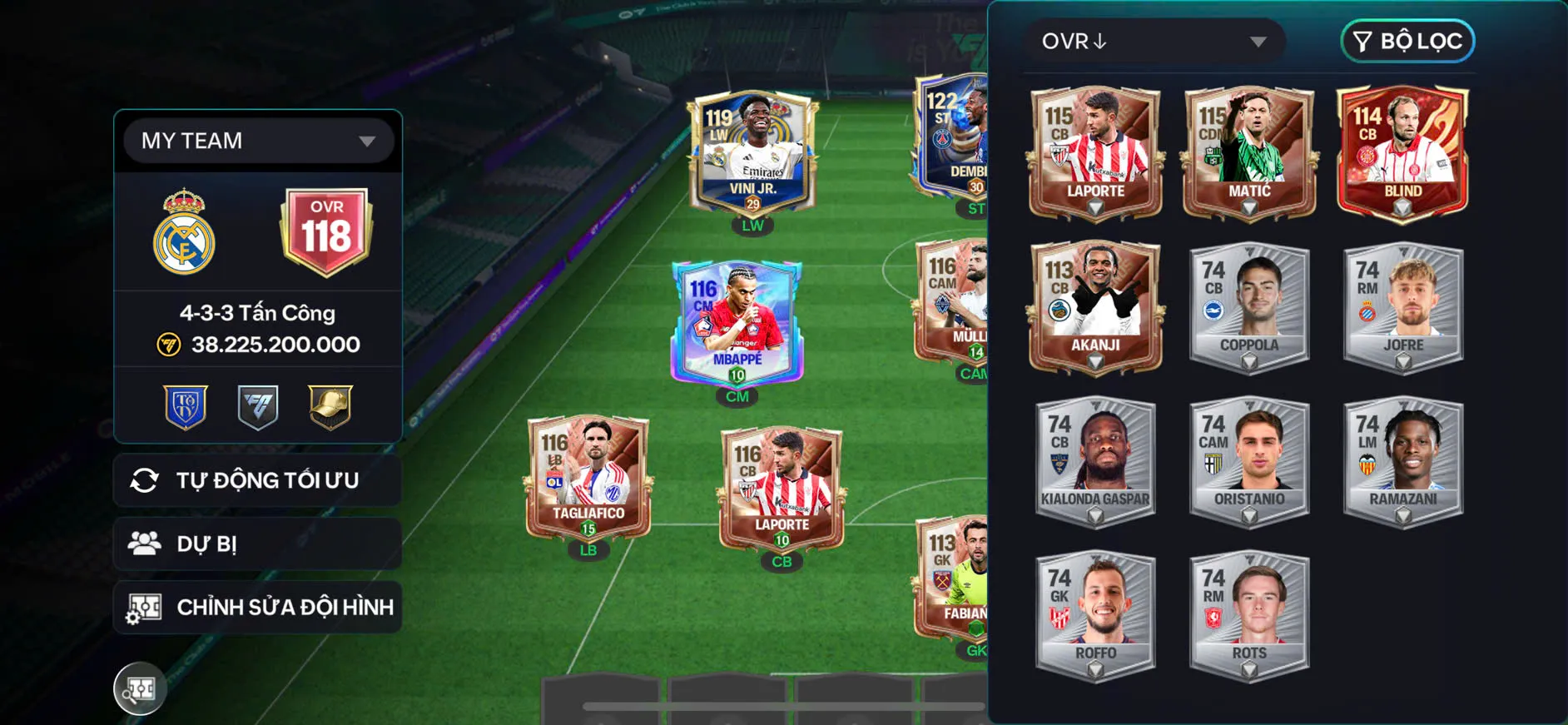This screenshot has height=725, width=1568.
Task: Select Vini Jr. at left wing
Action: coord(752,154)
